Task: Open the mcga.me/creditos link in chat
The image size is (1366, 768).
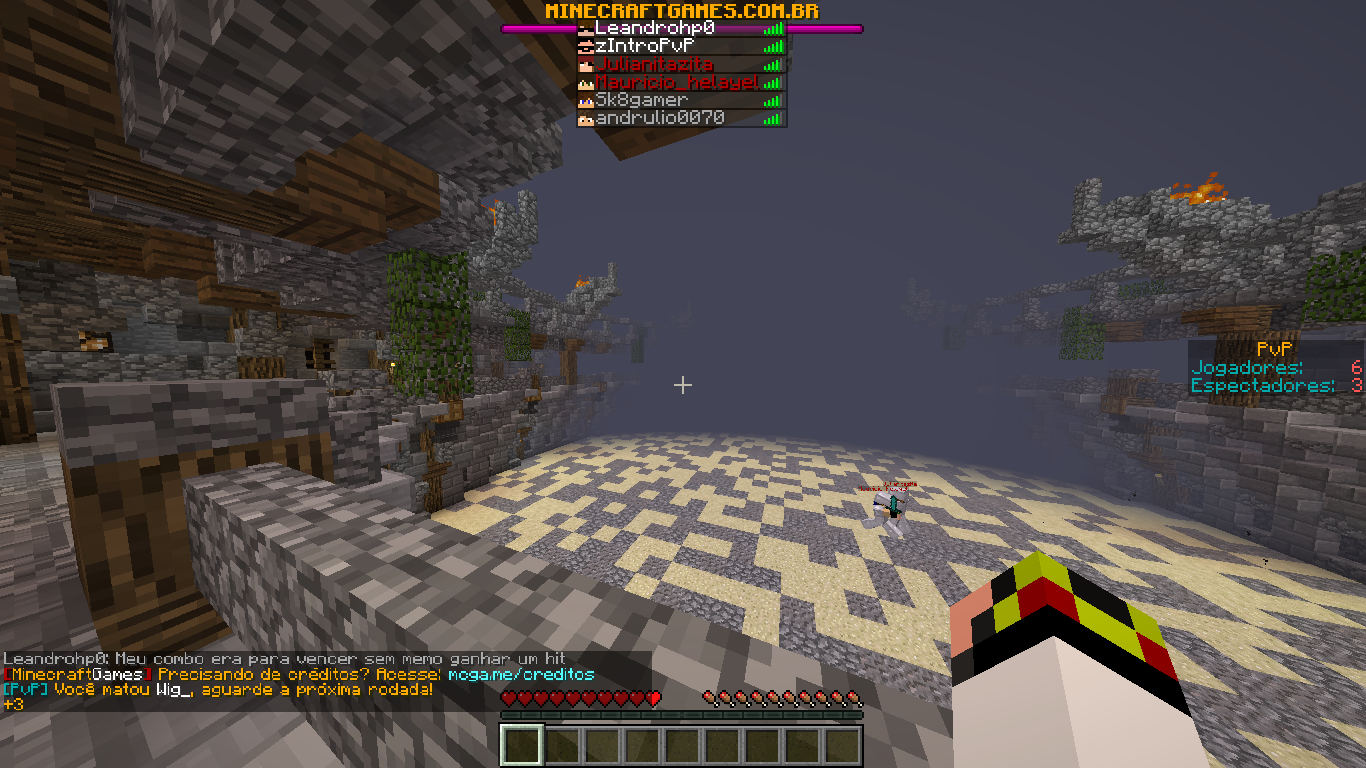Action: pyautogui.click(x=520, y=675)
